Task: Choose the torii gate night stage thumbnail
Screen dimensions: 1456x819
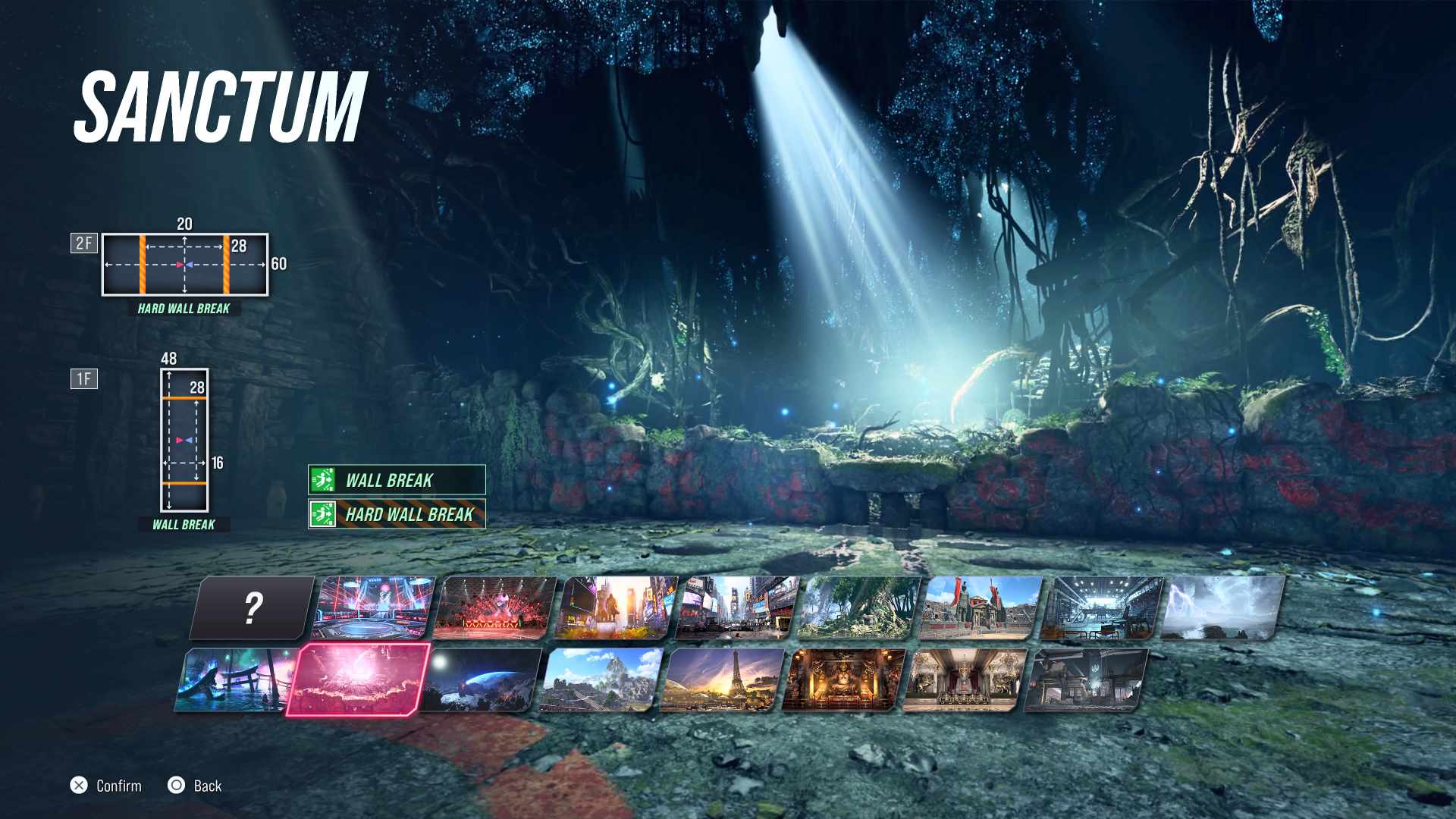Action: pos(237,680)
